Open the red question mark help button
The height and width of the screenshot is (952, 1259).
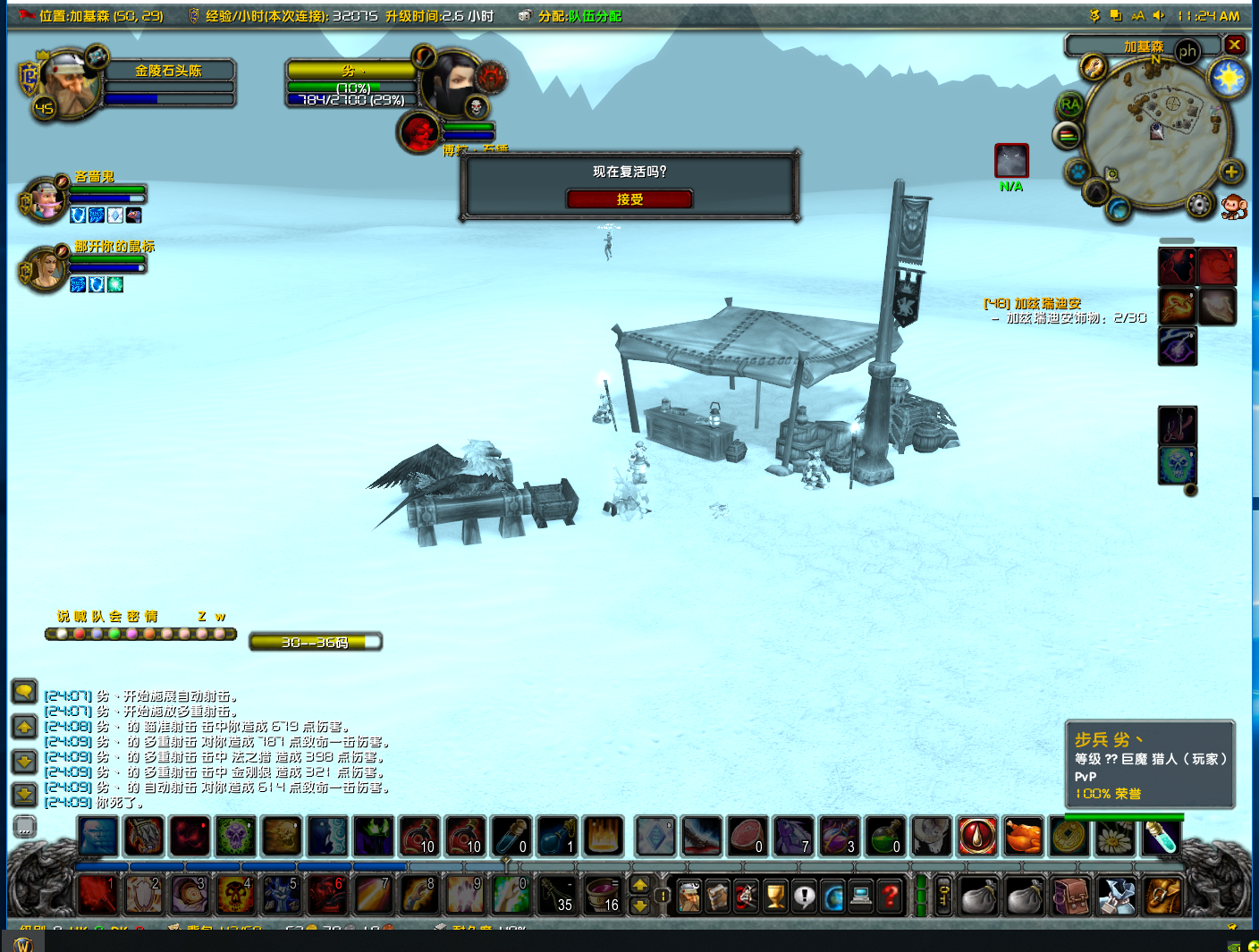[890, 895]
